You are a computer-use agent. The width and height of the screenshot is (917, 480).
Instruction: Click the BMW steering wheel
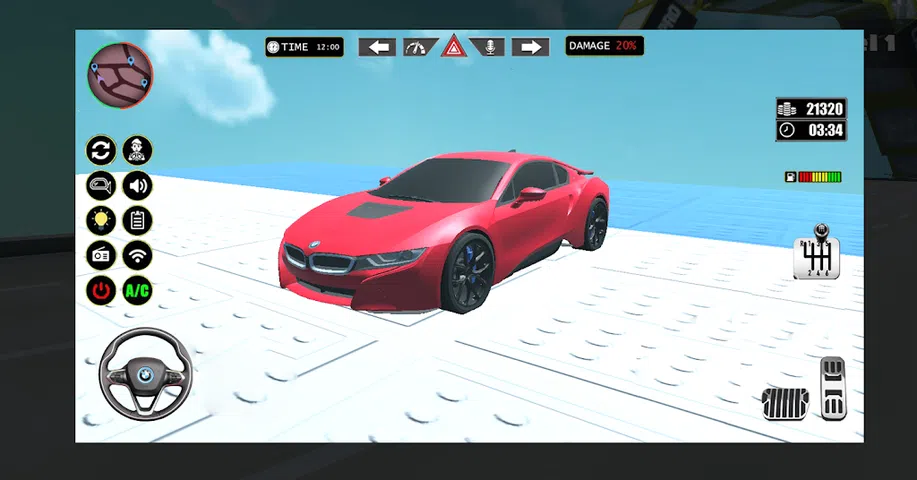click(145, 376)
